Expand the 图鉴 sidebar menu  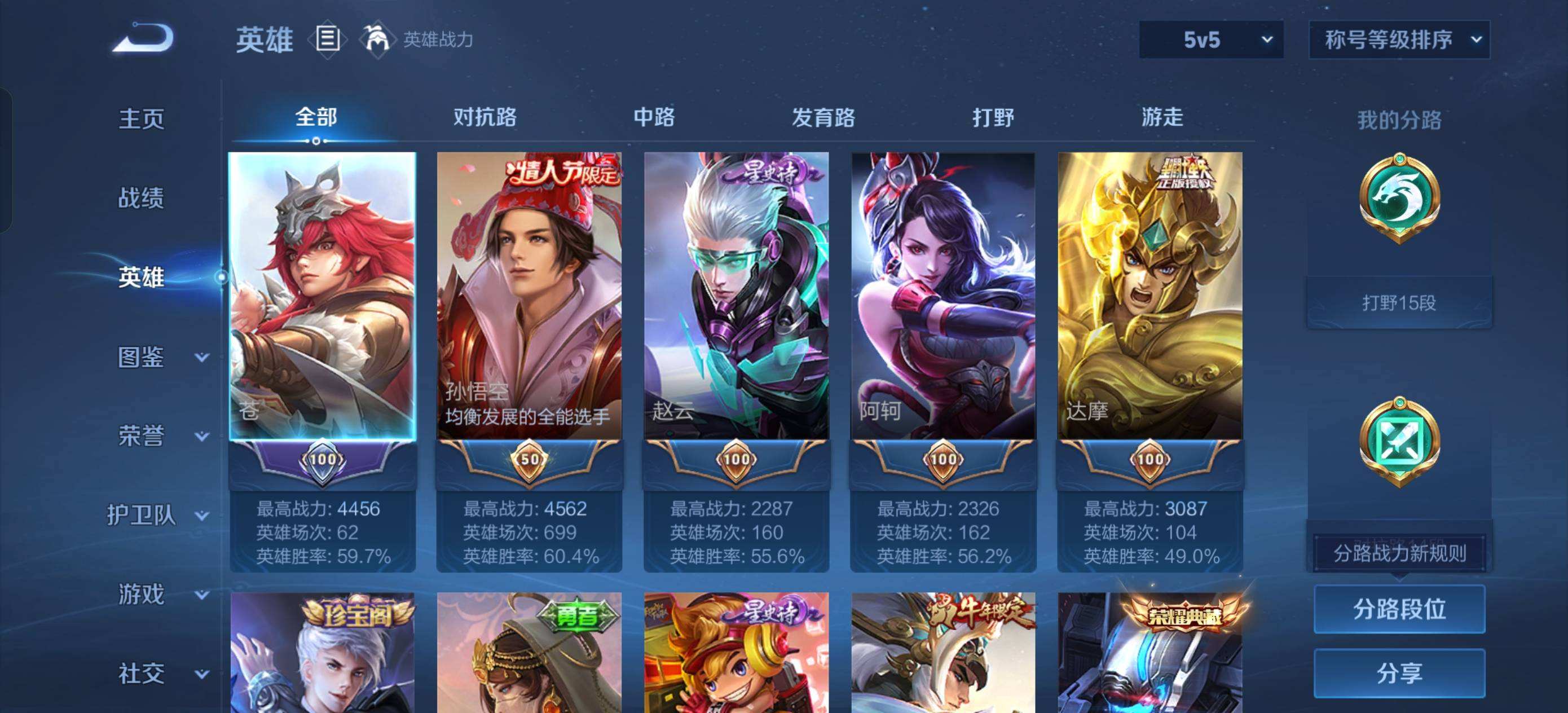click(161, 358)
